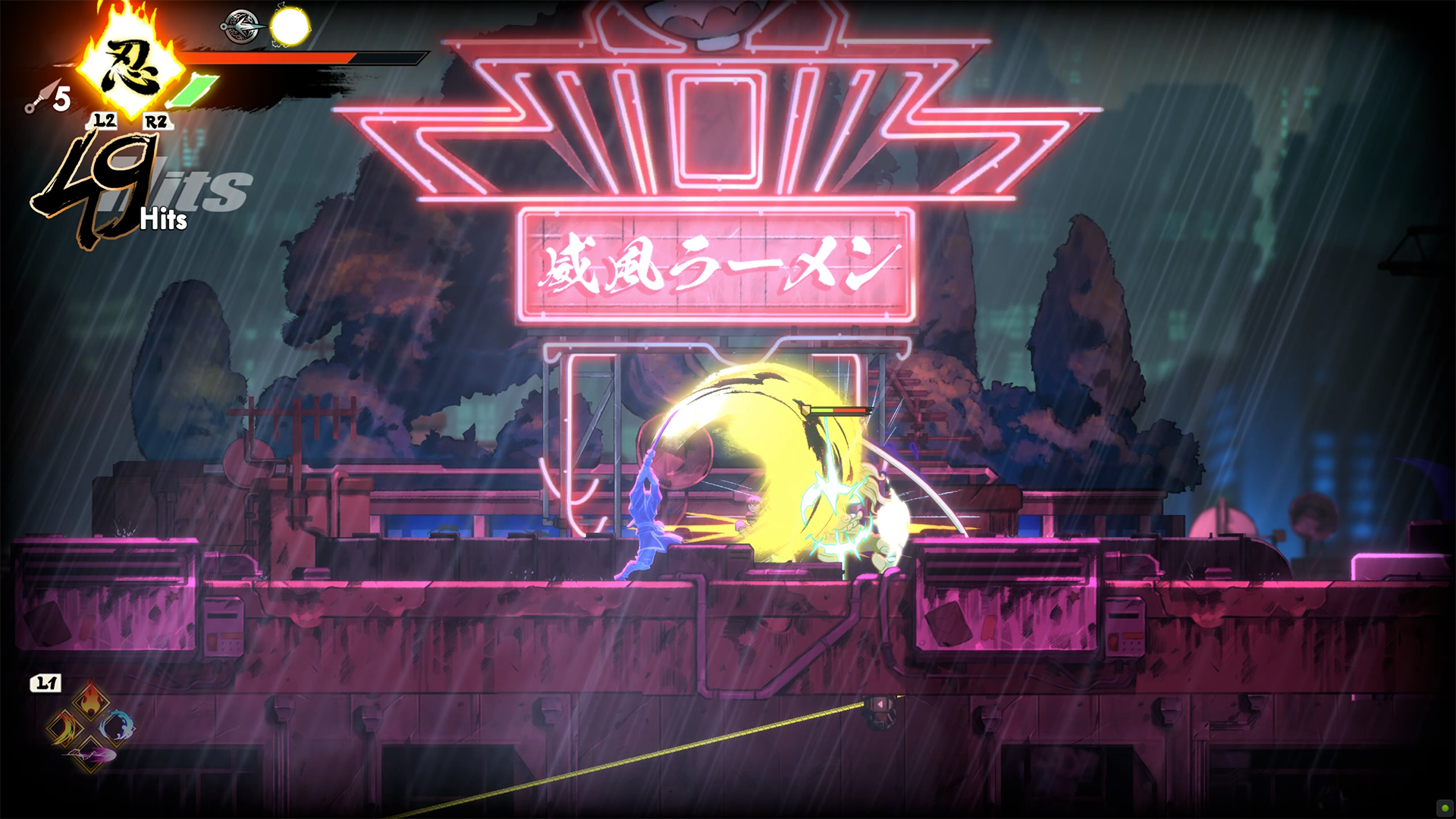Select the blue water swirl ninpo
The width and height of the screenshot is (1456, 819).
pyautogui.click(x=118, y=726)
